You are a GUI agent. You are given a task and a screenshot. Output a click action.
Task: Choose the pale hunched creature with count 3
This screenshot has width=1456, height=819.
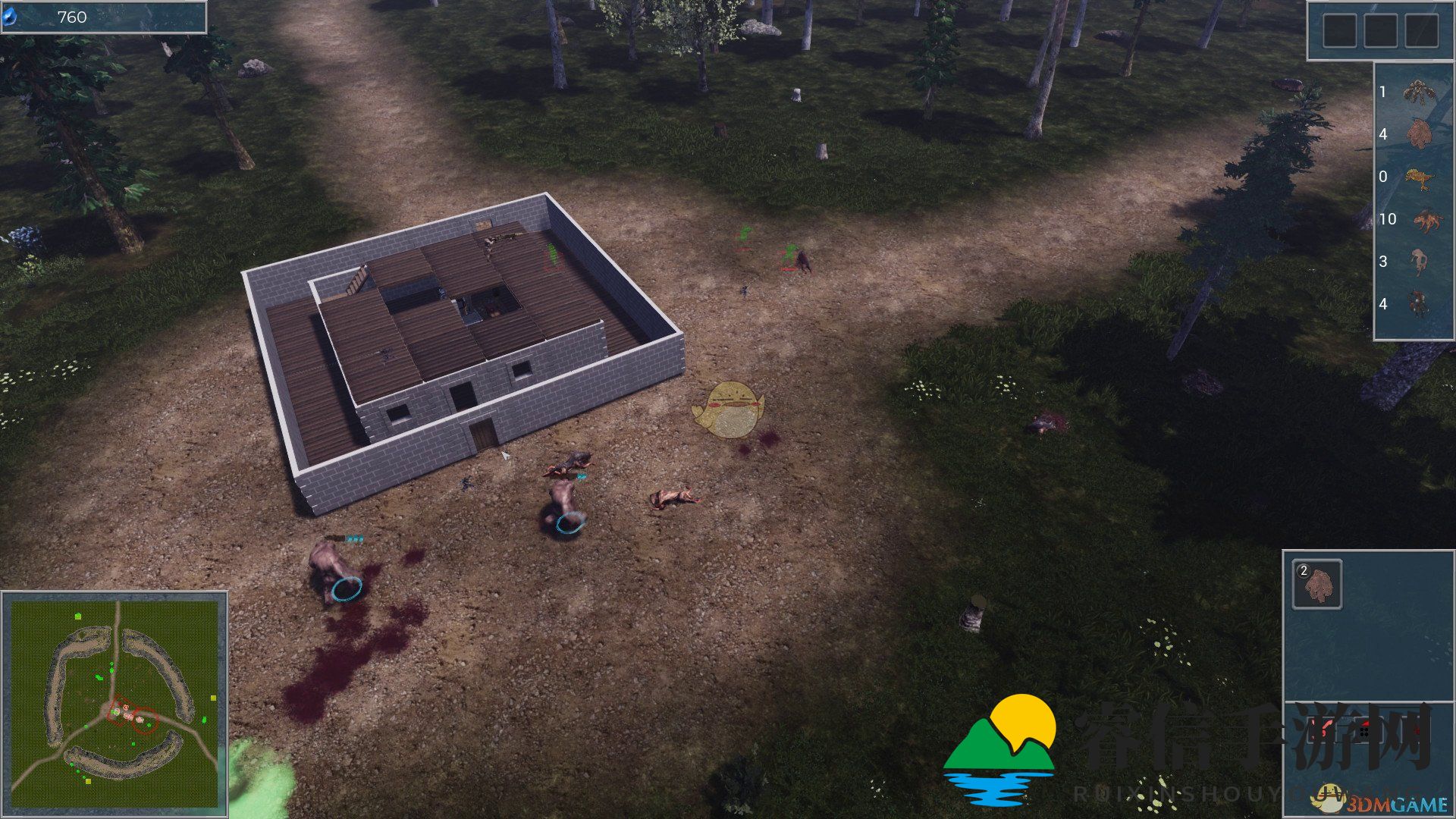click(x=1417, y=262)
